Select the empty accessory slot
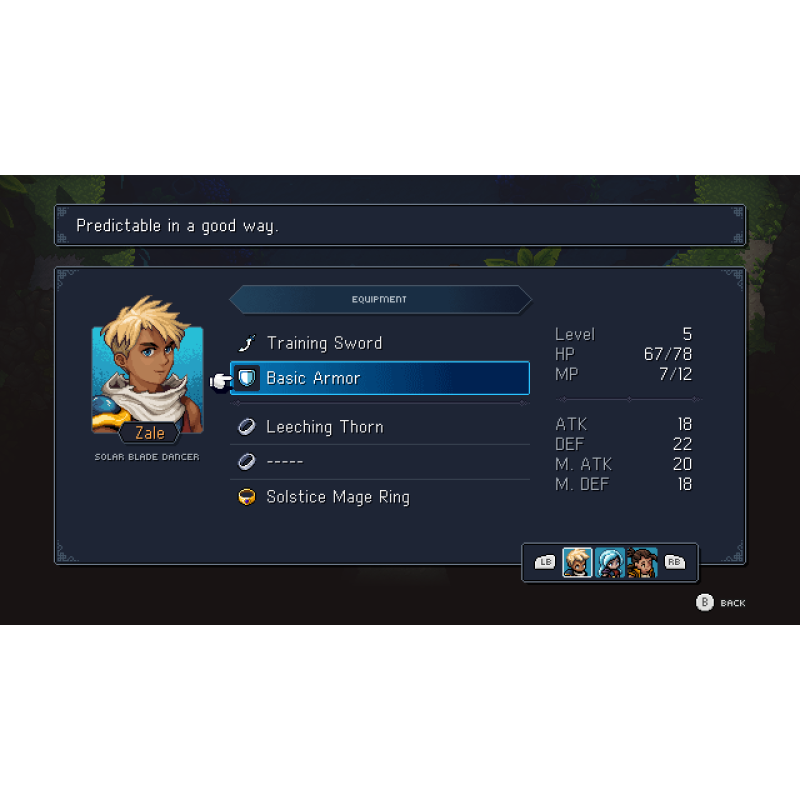The width and height of the screenshot is (800, 800). click(x=380, y=462)
